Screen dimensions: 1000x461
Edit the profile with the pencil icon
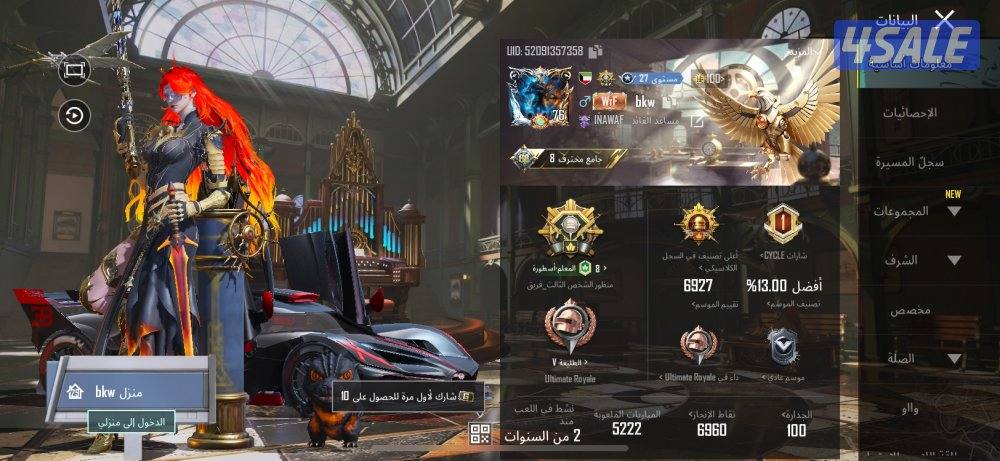click(x=697, y=121)
